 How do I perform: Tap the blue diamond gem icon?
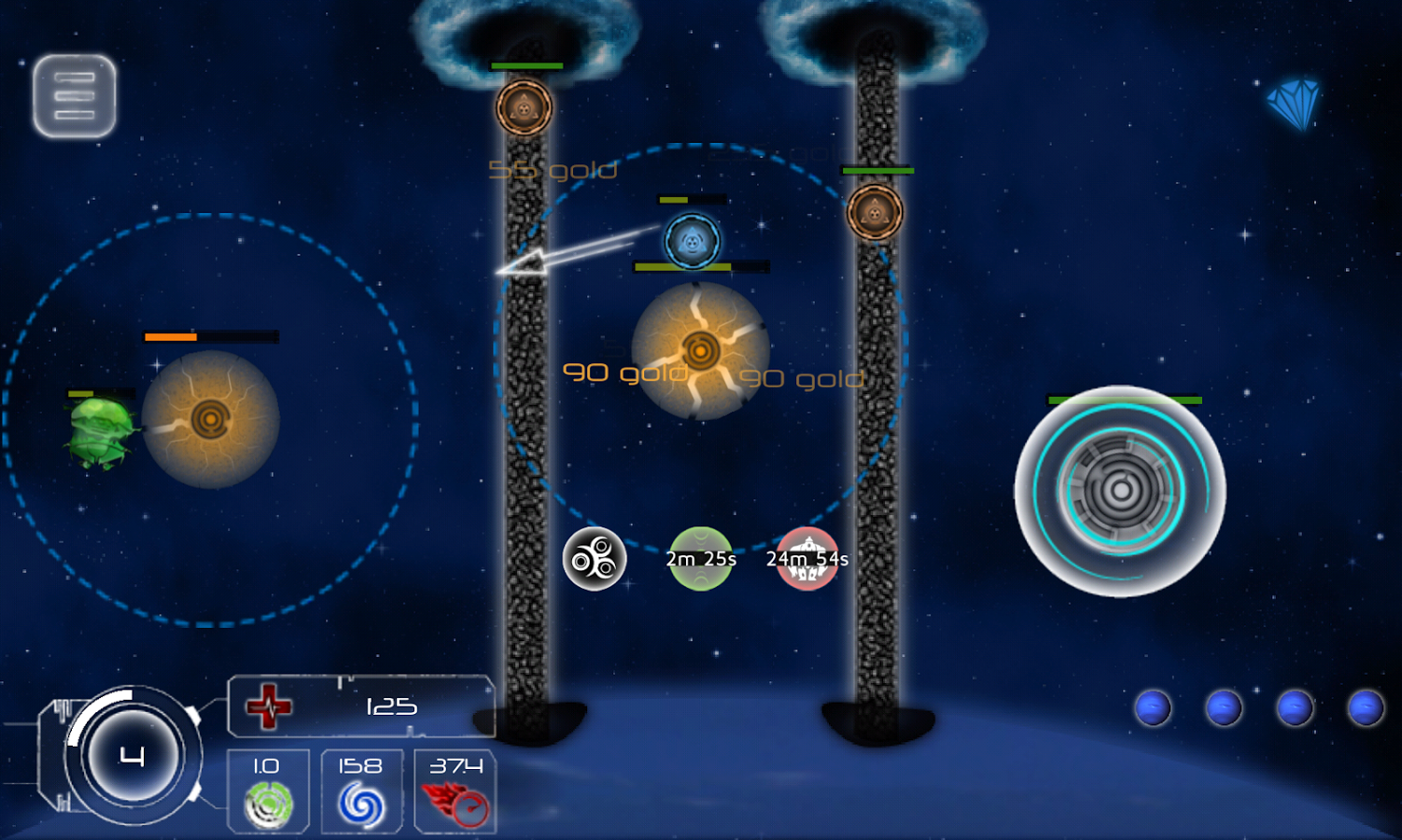click(x=1294, y=104)
